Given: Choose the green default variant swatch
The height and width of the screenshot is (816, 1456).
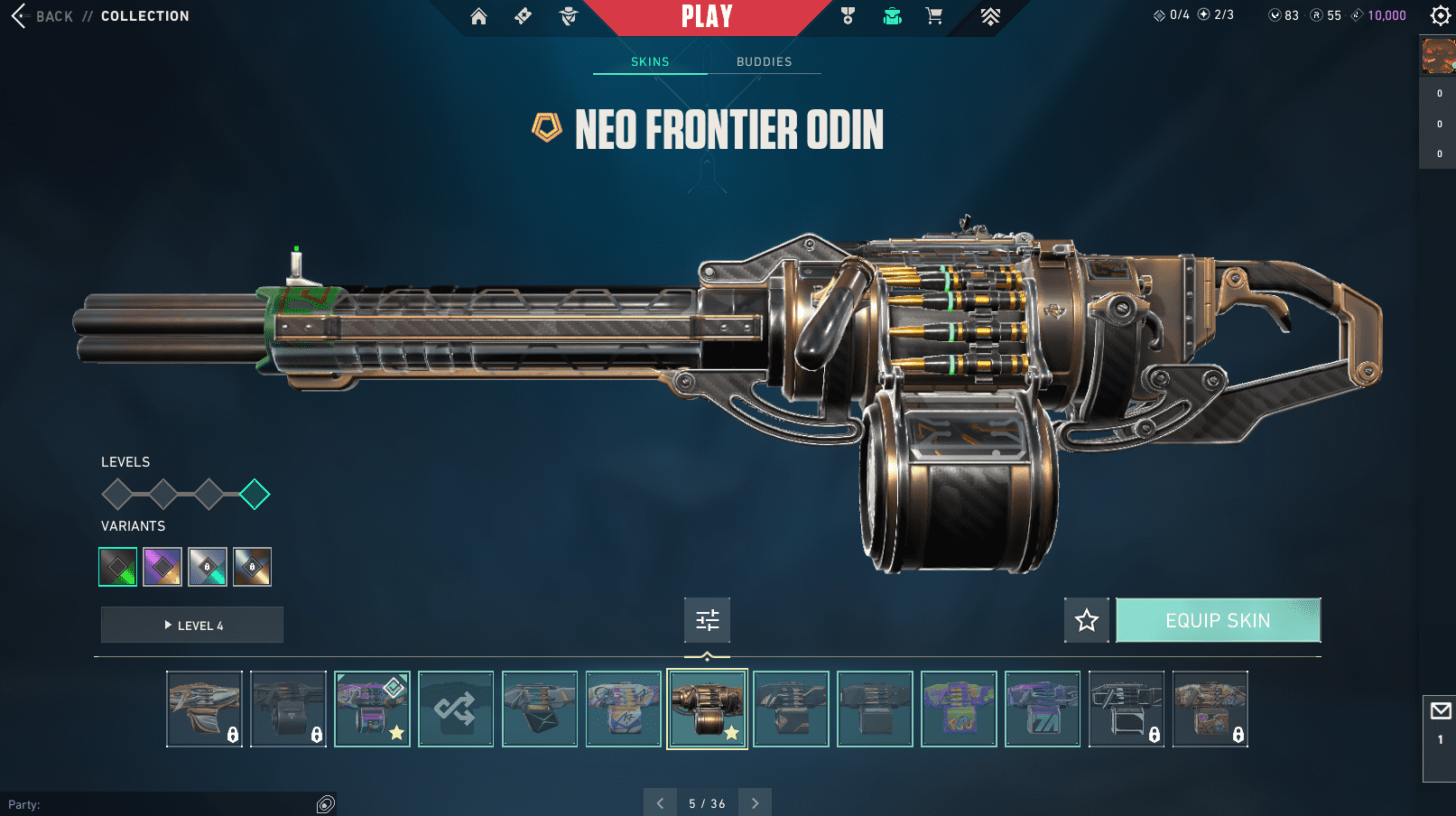Looking at the screenshot, I should point(118,567).
